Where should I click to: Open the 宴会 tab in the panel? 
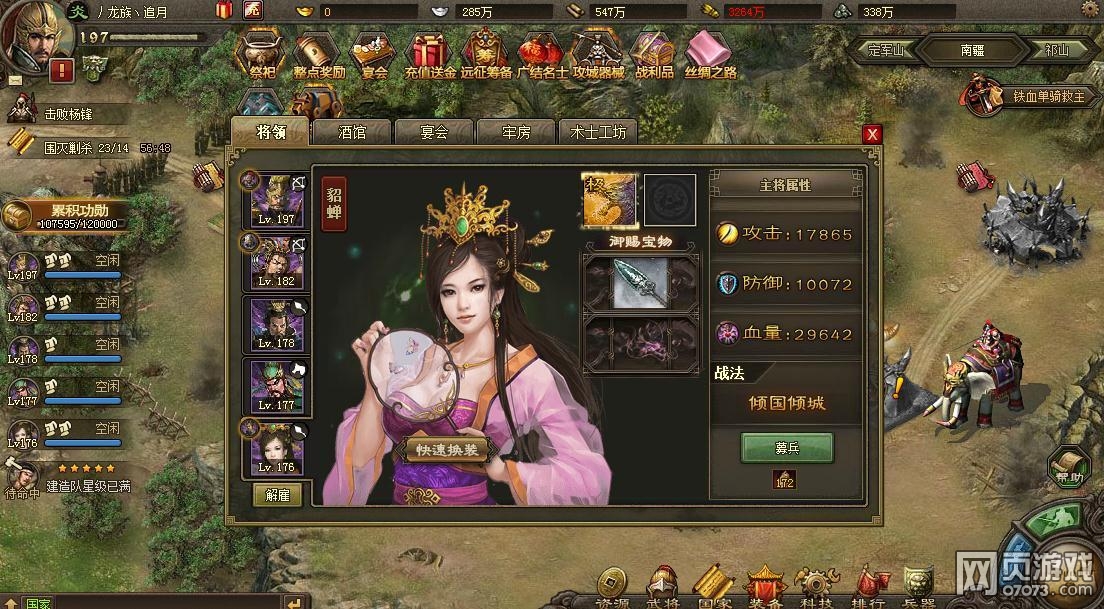click(x=434, y=132)
